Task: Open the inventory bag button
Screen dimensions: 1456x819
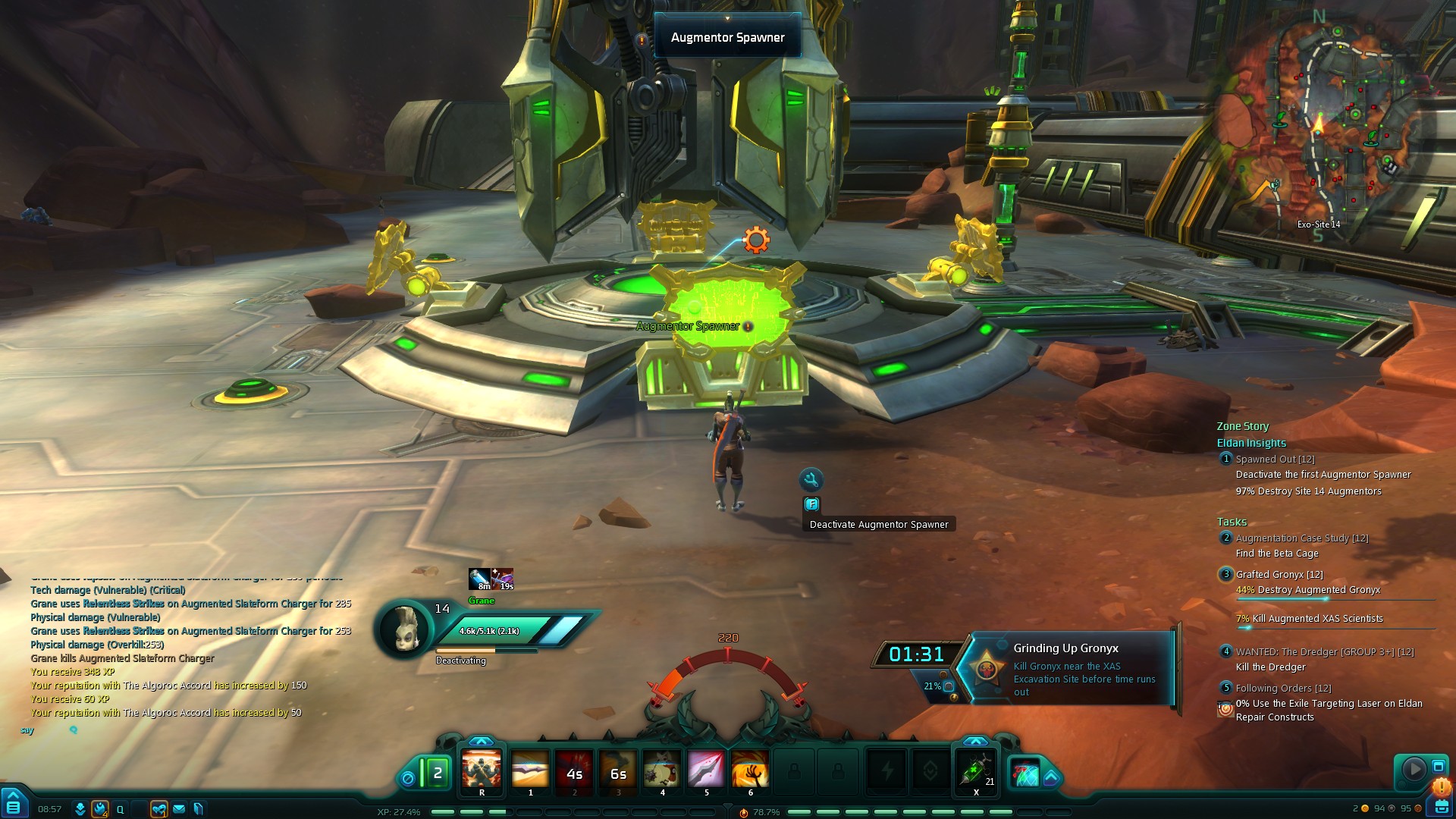Action: coord(1441,807)
